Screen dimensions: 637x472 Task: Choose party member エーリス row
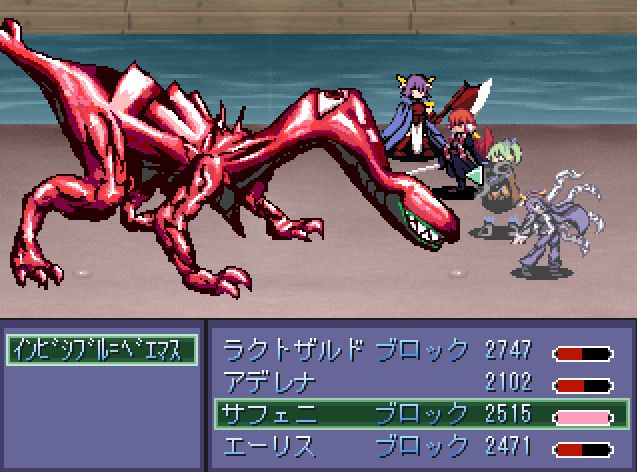click(x=417, y=444)
